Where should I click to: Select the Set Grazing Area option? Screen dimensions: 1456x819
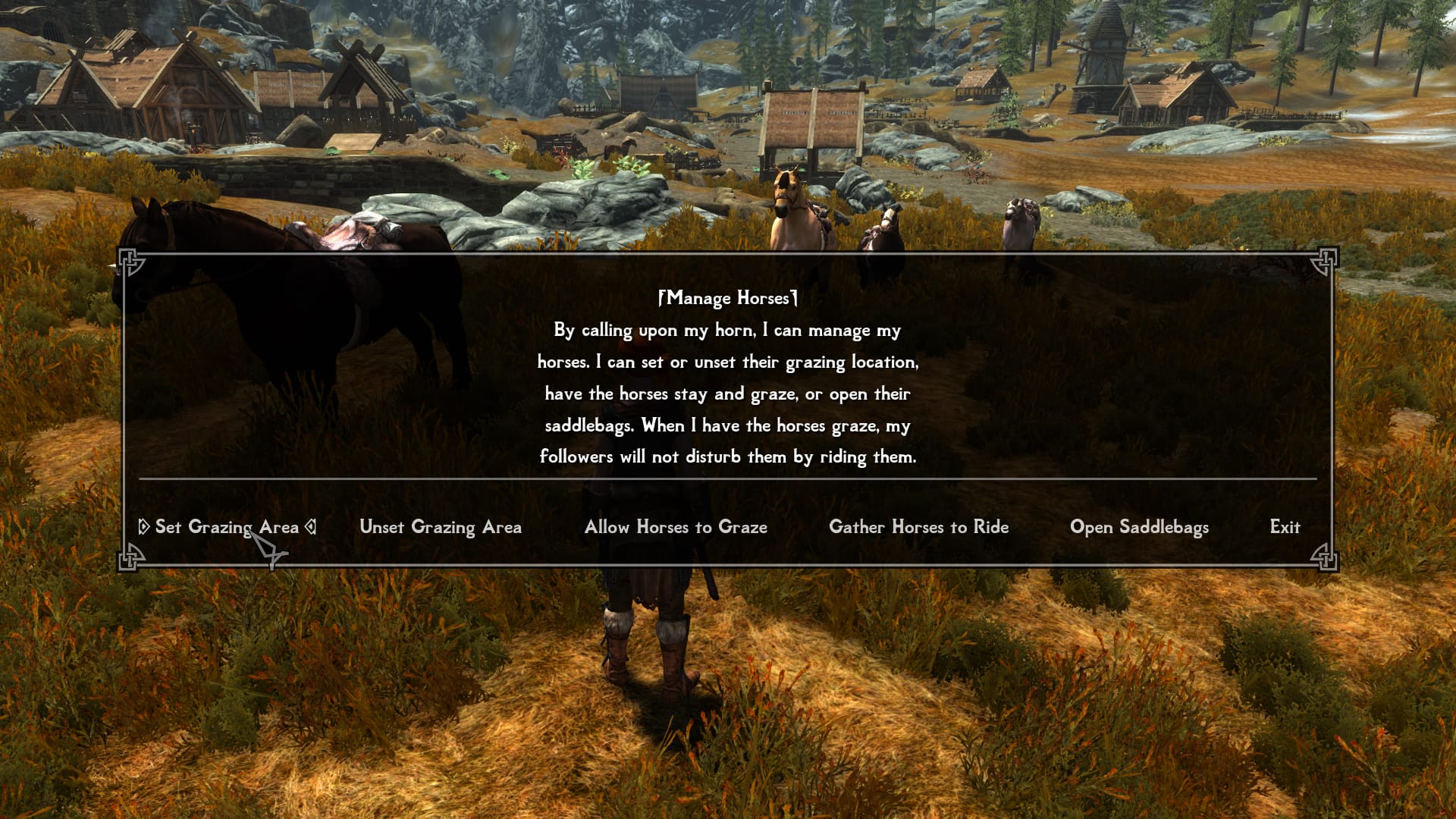coord(226,527)
